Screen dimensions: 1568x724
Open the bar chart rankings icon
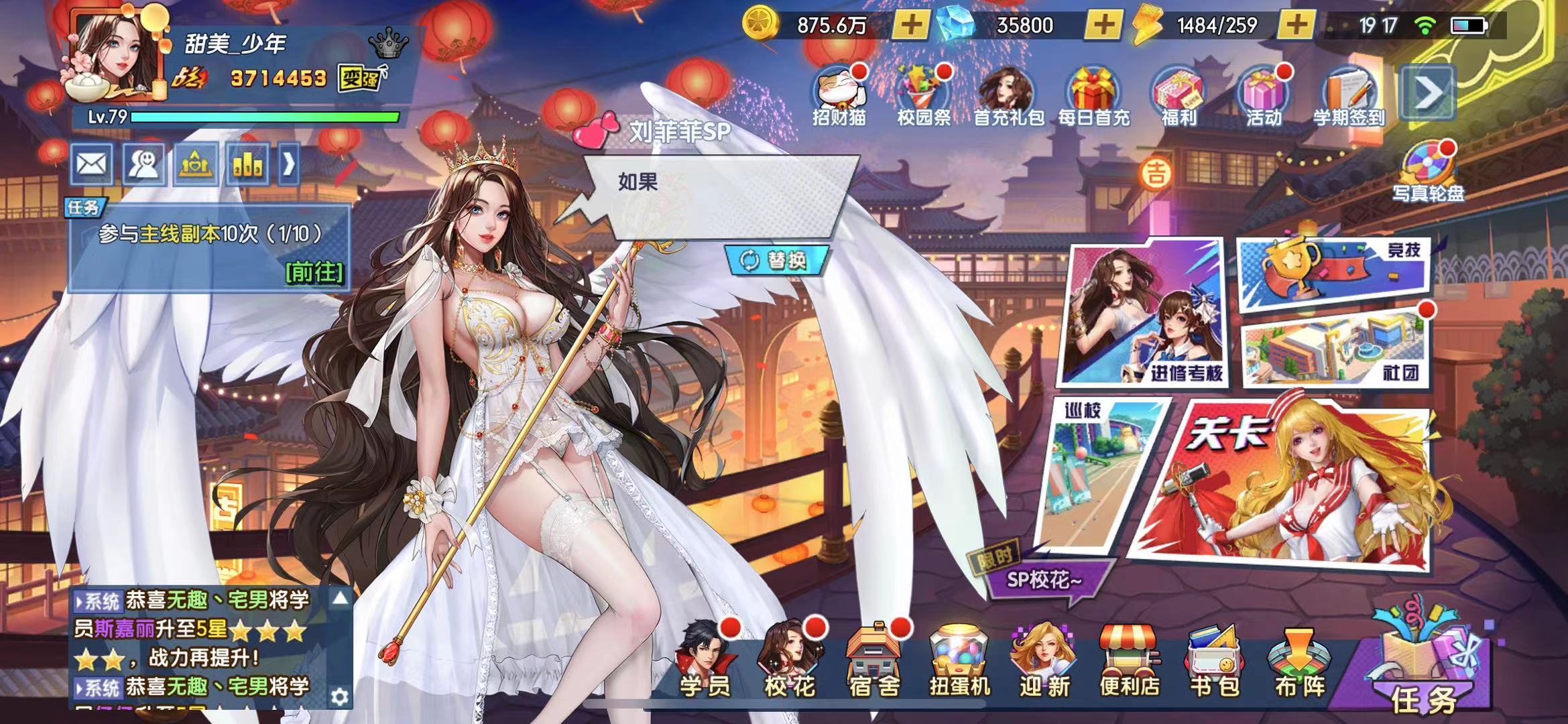tap(247, 164)
